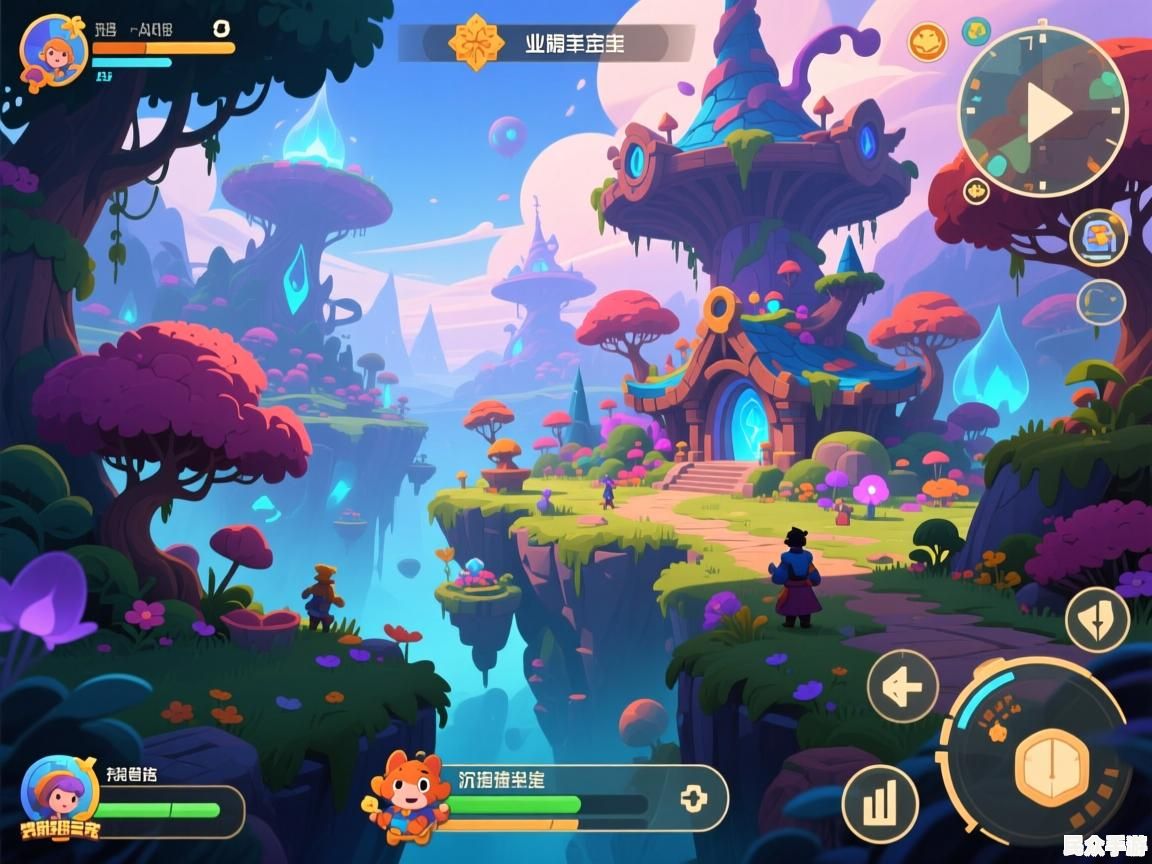This screenshot has width=1152, height=864.
Task: Open the quest banner with the gold flower emblem
Action: click(x=546, y=43)
